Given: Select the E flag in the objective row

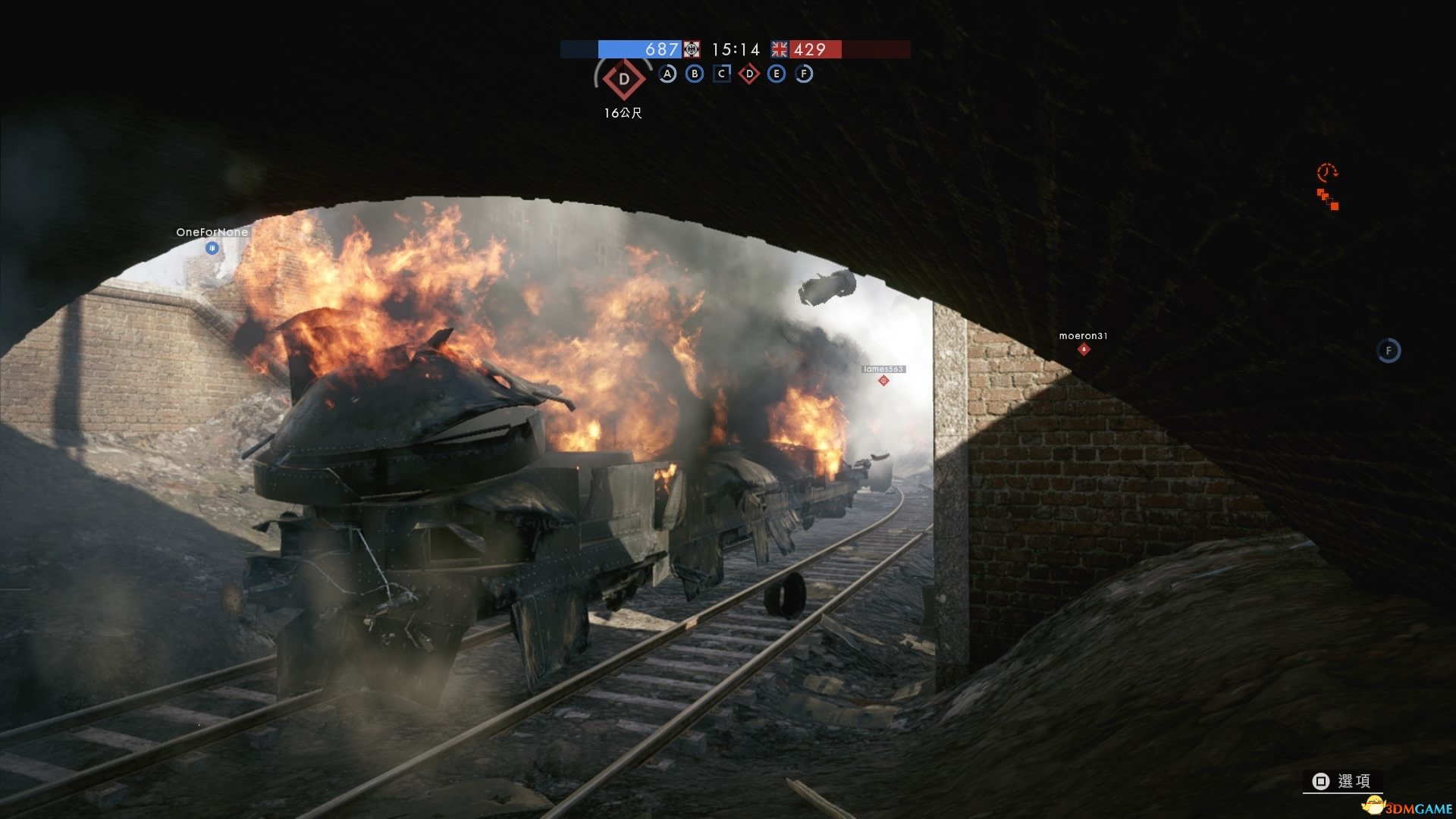Looking at the screenshot, I should 776,74.
